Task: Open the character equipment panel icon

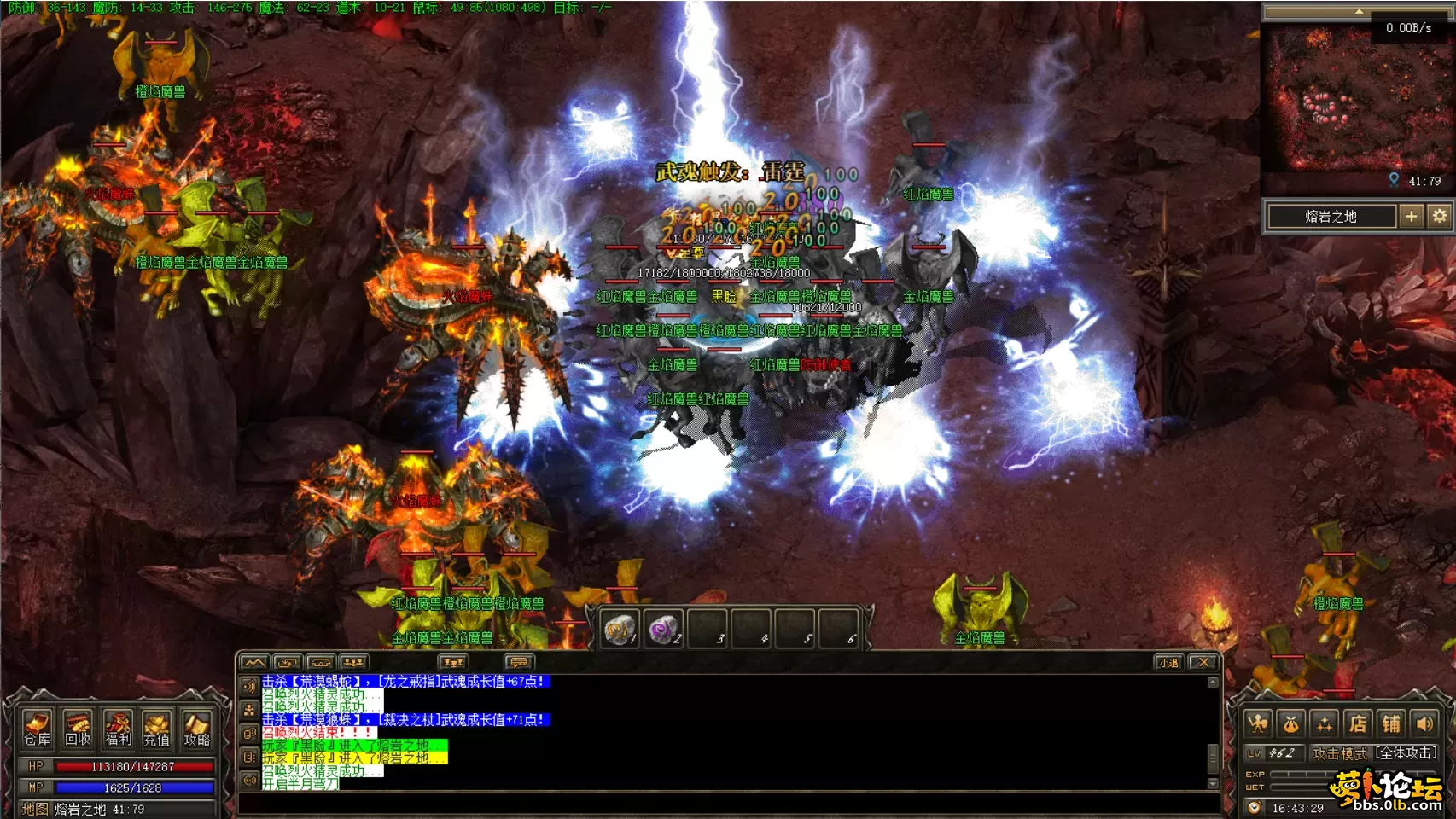Action: (x=1258, y=724)
